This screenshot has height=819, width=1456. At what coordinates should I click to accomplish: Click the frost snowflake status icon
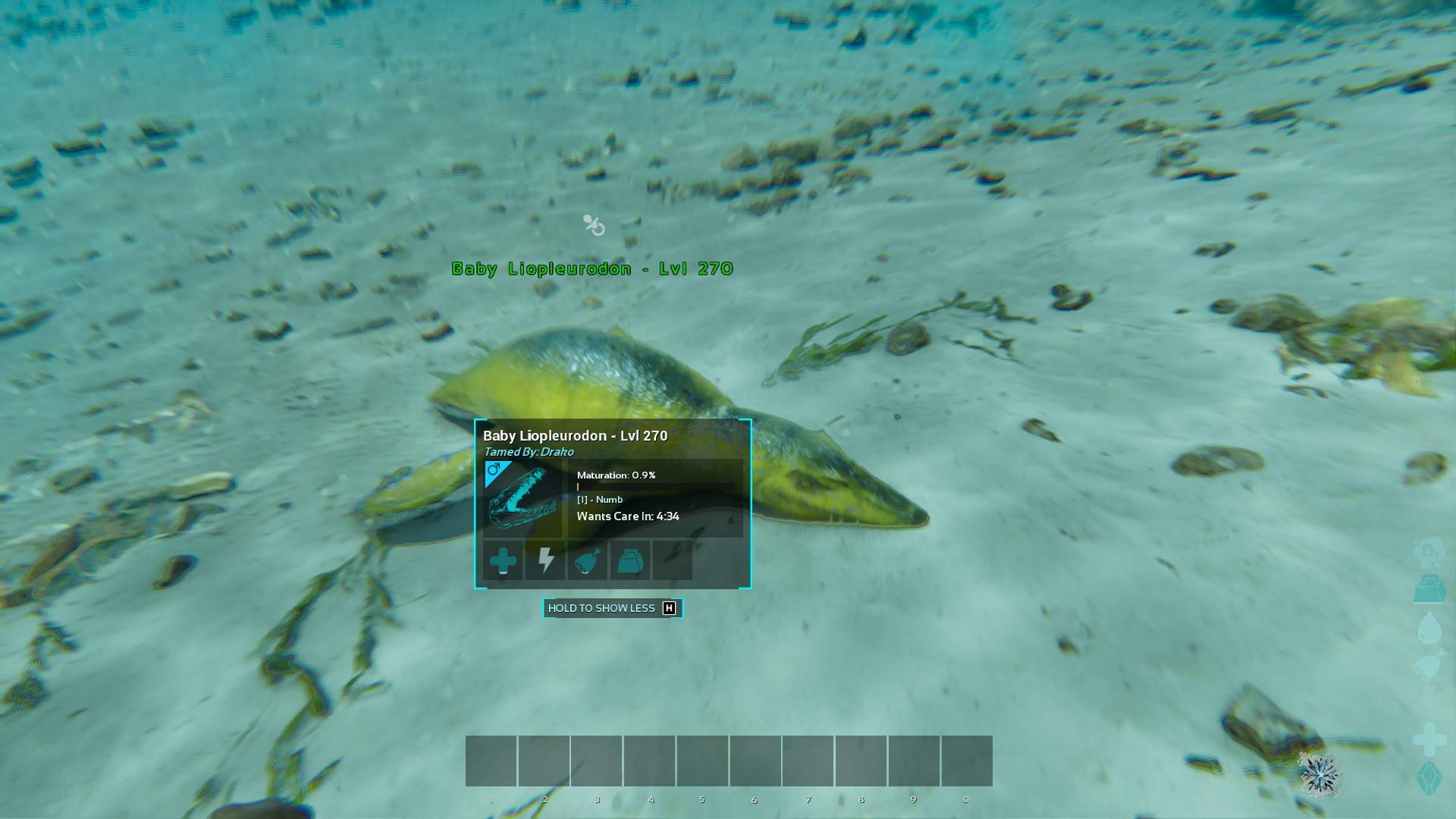tap(1320, 774)
